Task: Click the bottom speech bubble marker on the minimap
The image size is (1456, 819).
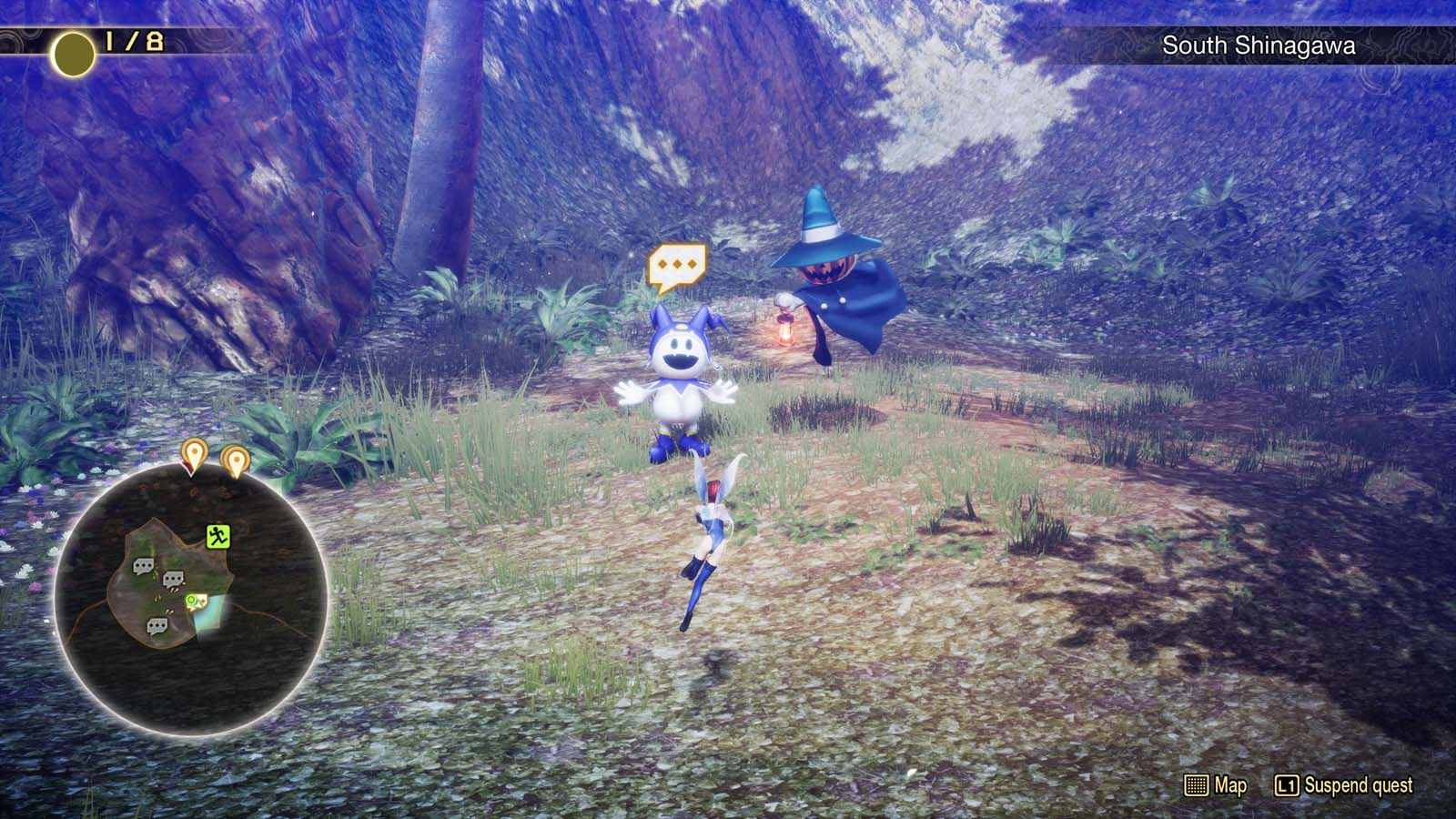Action: point(157,625)
